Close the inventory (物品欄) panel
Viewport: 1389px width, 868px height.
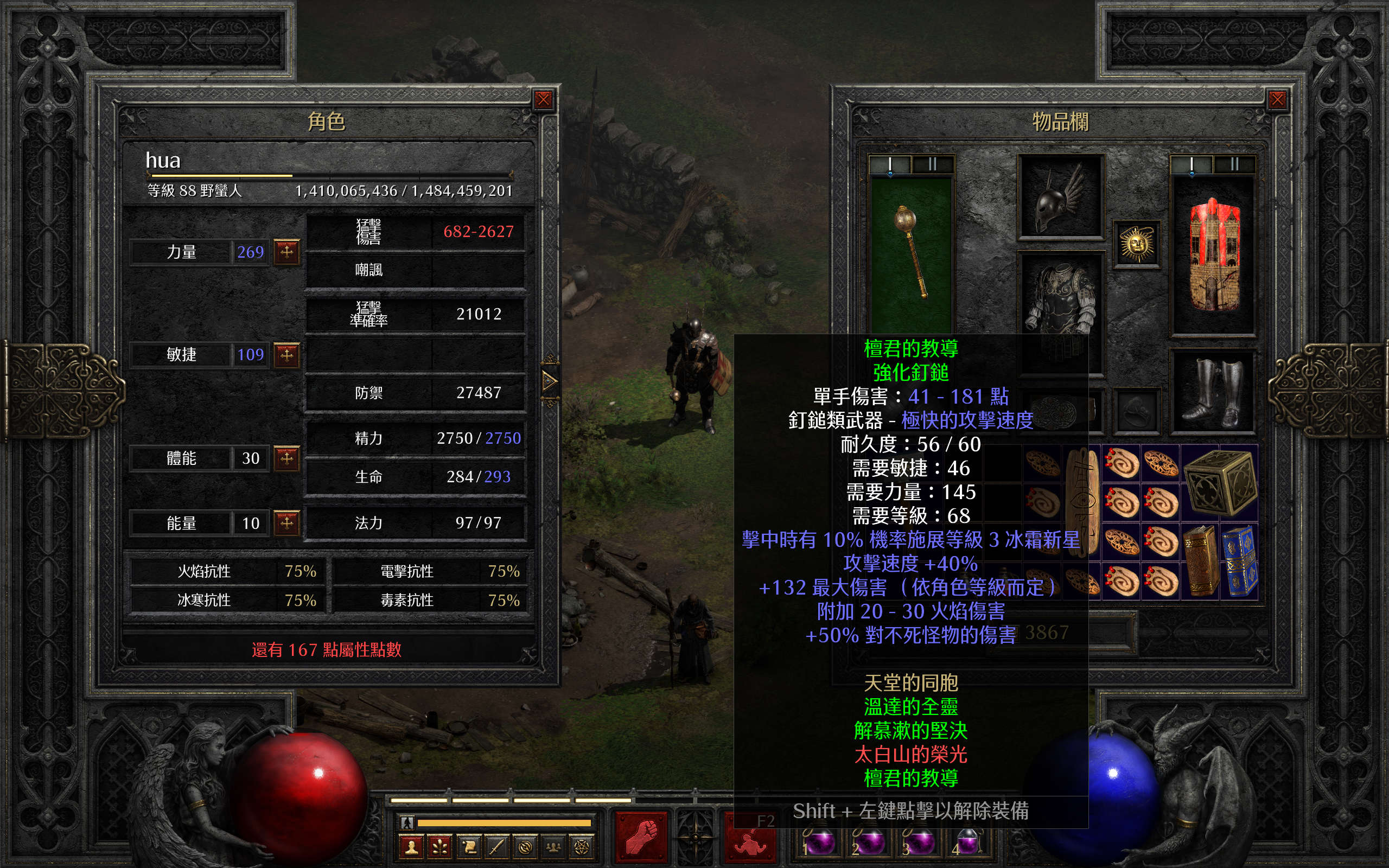point(1277,100)
